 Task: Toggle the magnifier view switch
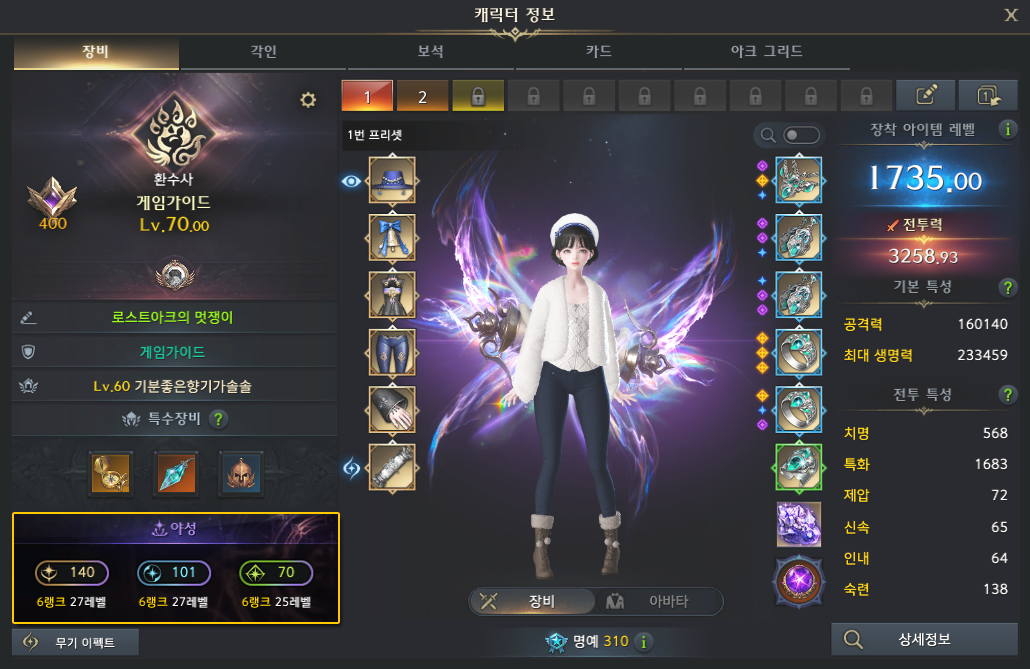tap(802, 135)
